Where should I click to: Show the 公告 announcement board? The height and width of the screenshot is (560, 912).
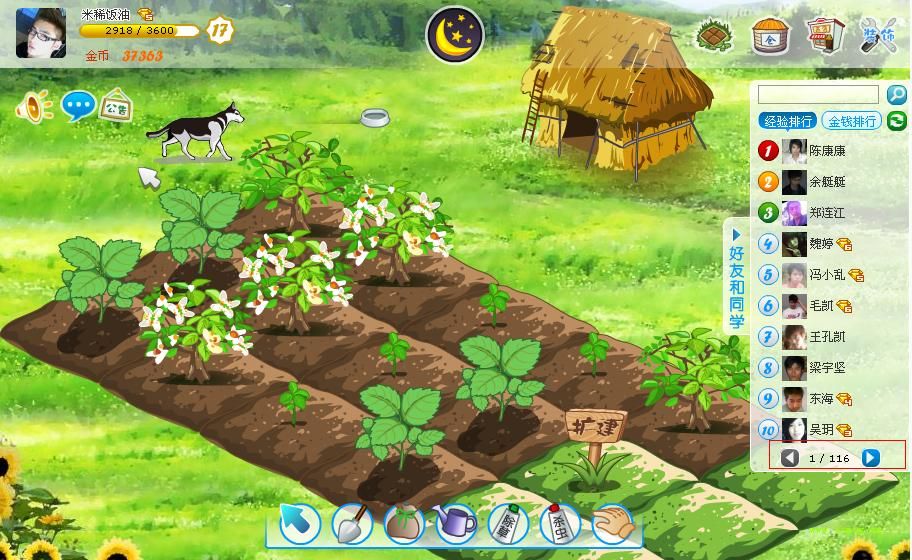point(117,106)
